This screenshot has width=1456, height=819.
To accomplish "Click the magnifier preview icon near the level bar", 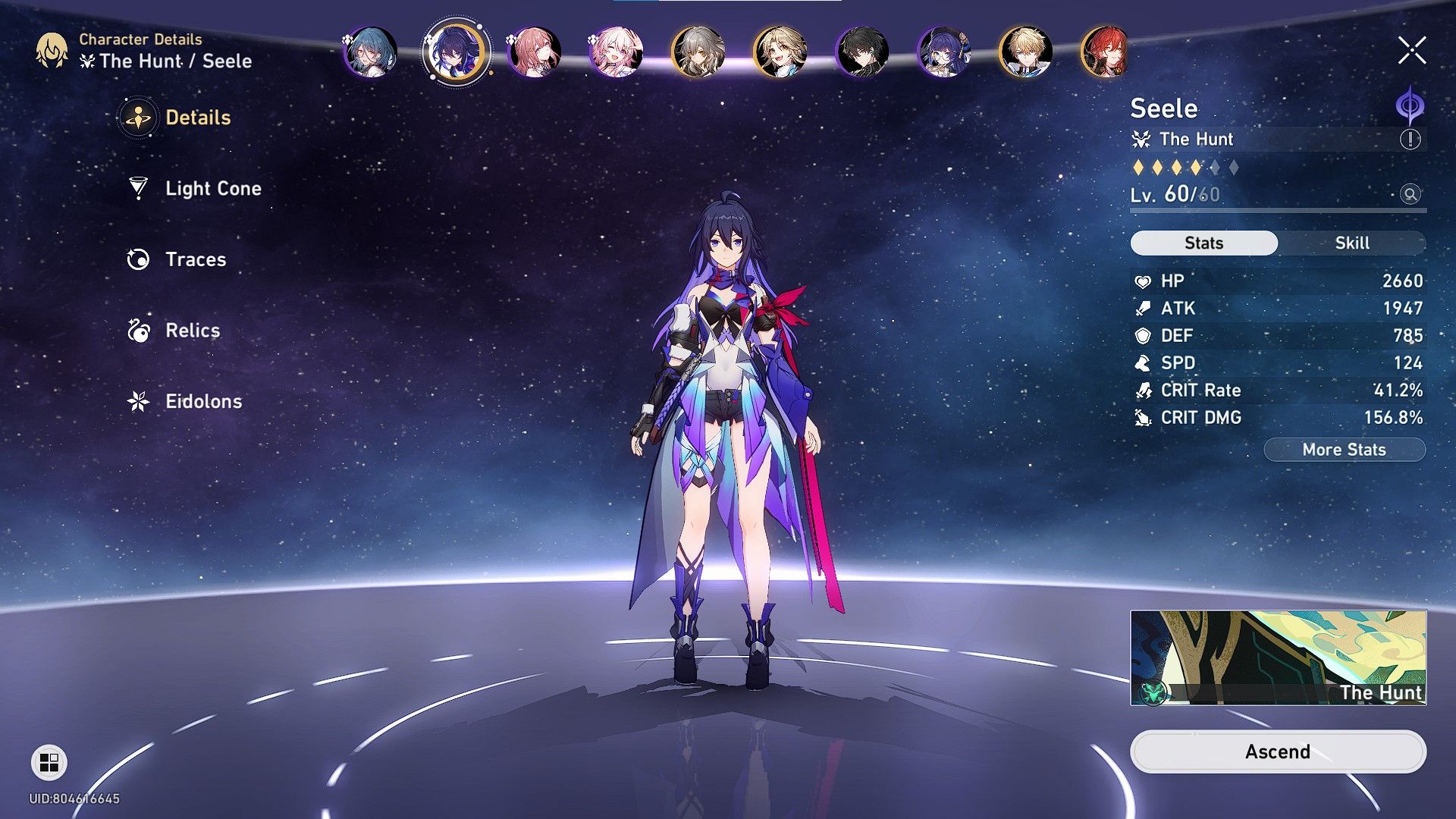I will click(1409, 194).
